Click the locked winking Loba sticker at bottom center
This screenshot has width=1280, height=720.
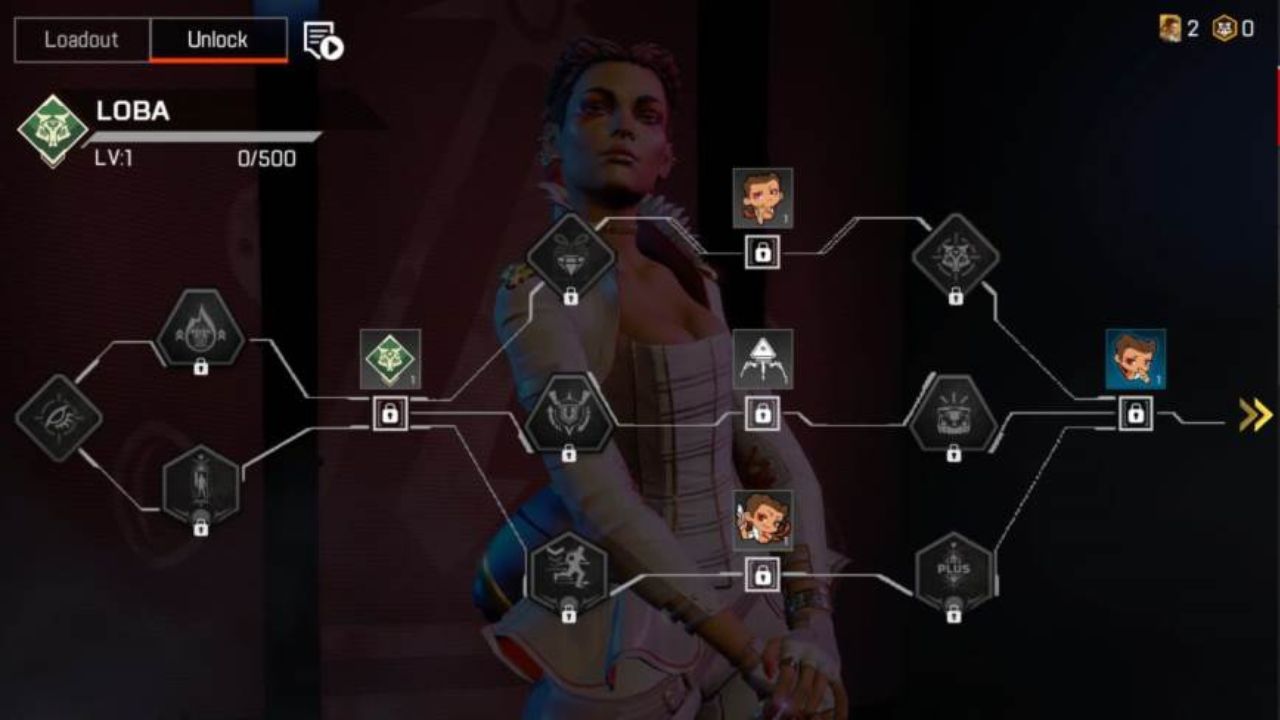[763, 516]
